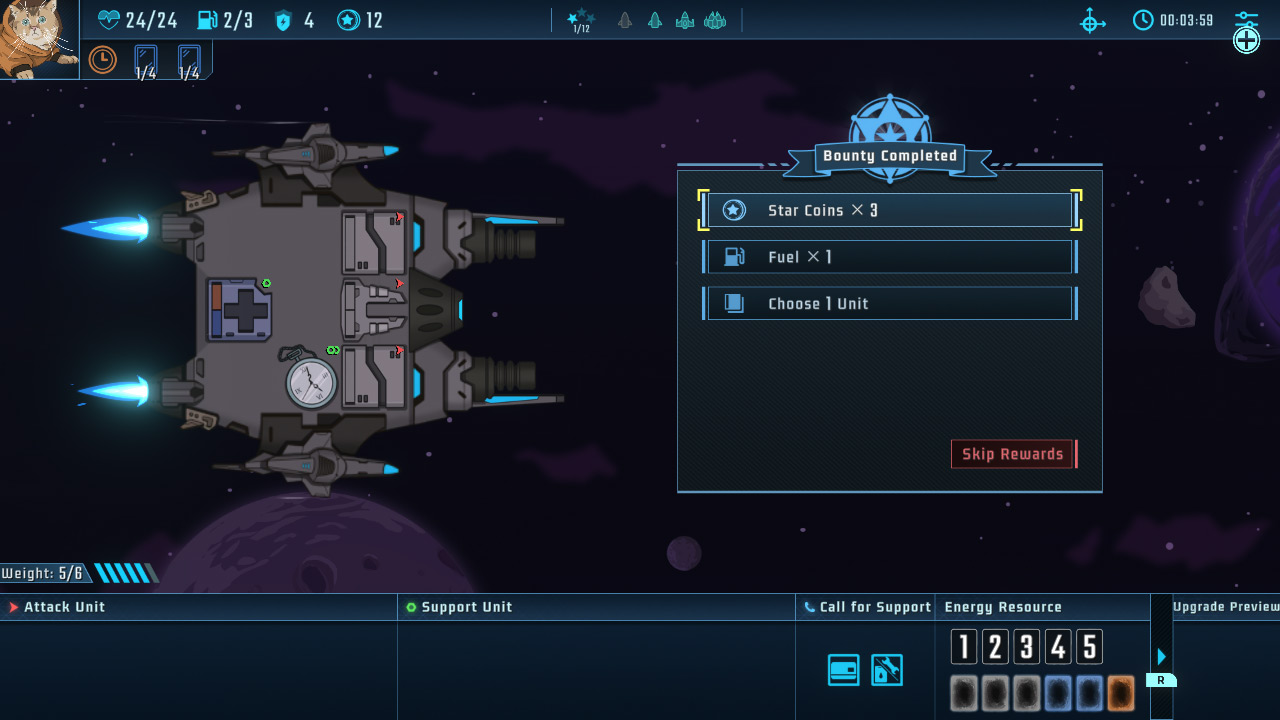Click the repair card icon under Call for Support
1280x720 pixels.
pos(843,669)
